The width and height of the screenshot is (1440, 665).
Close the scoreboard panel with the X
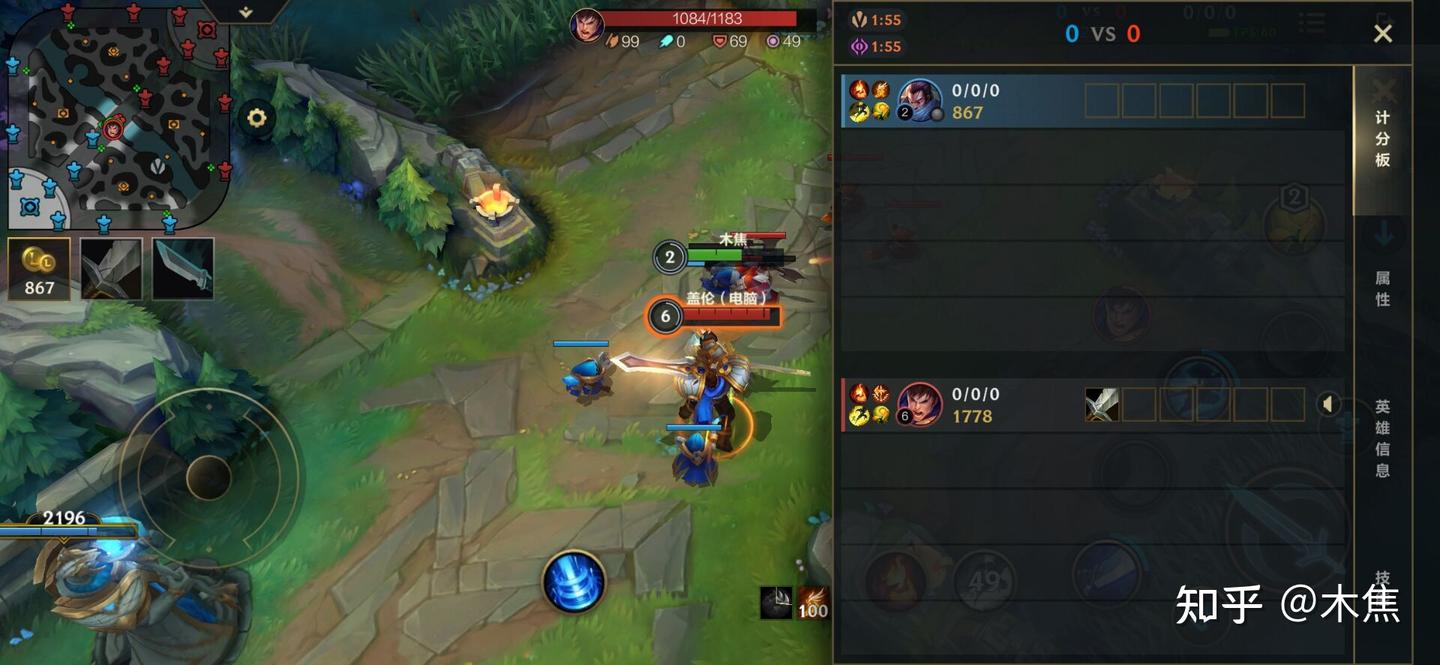1382,34
